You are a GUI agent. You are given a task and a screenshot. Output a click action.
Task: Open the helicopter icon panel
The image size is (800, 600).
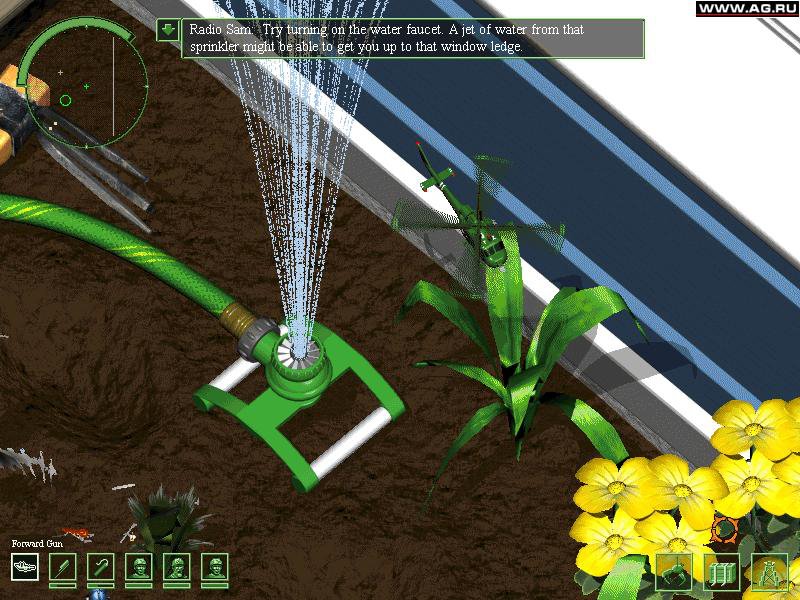(x=673, y=572)
